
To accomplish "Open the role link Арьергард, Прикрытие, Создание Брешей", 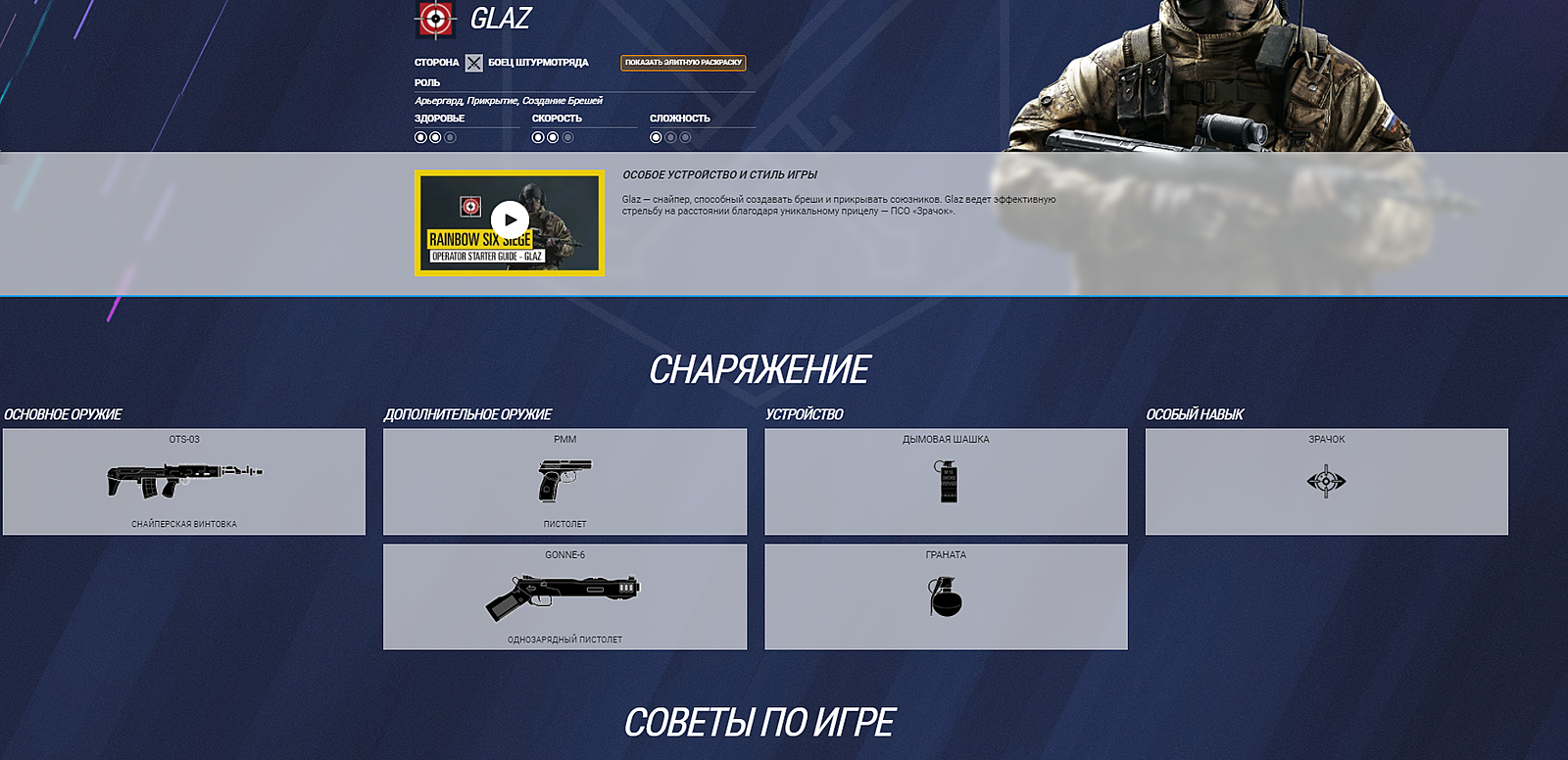I will coord(510,100).
